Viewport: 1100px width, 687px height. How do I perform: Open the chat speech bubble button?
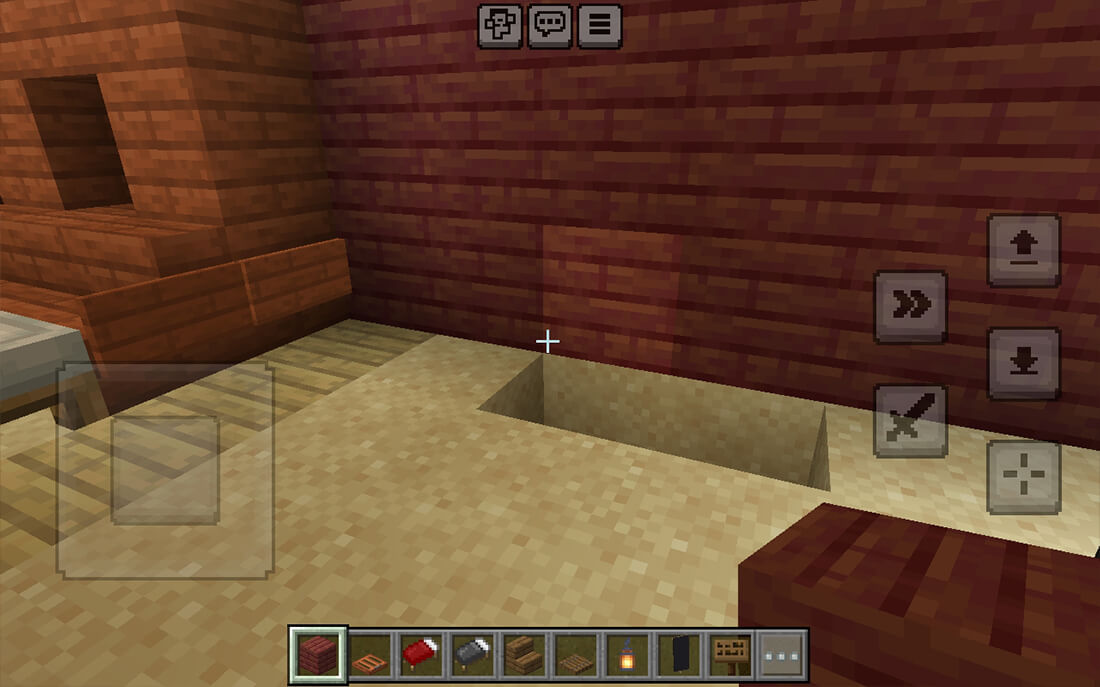pos(549,26)
